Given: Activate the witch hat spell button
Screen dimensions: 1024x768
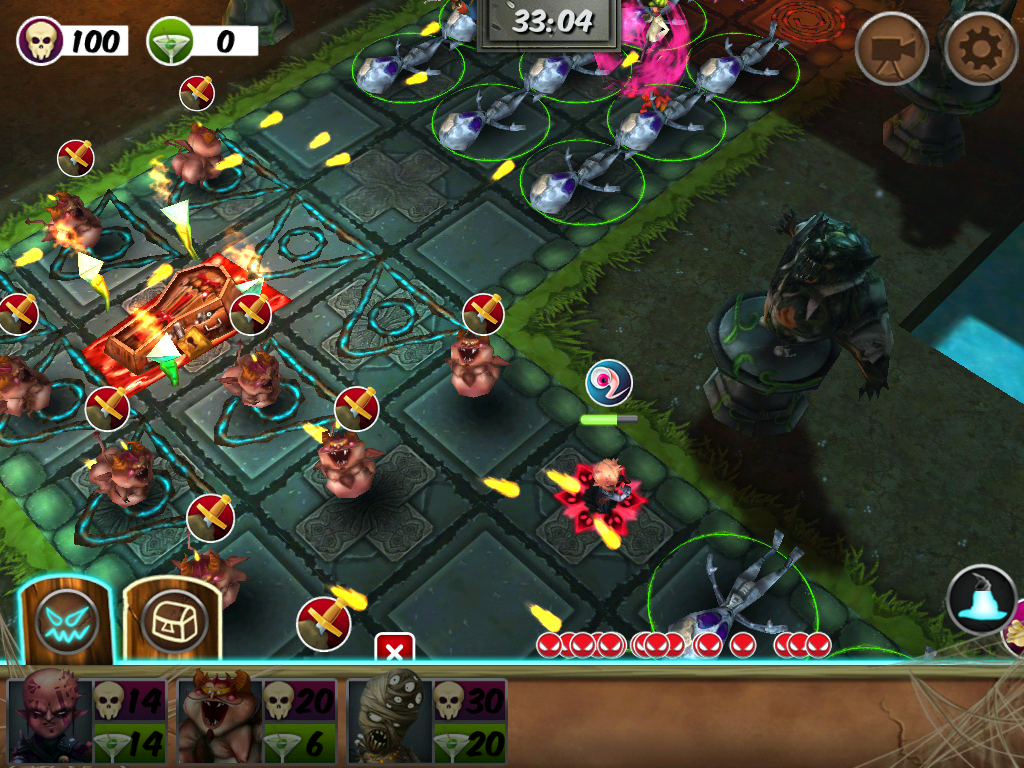Looking at the screenshot, I should (981, 600).
